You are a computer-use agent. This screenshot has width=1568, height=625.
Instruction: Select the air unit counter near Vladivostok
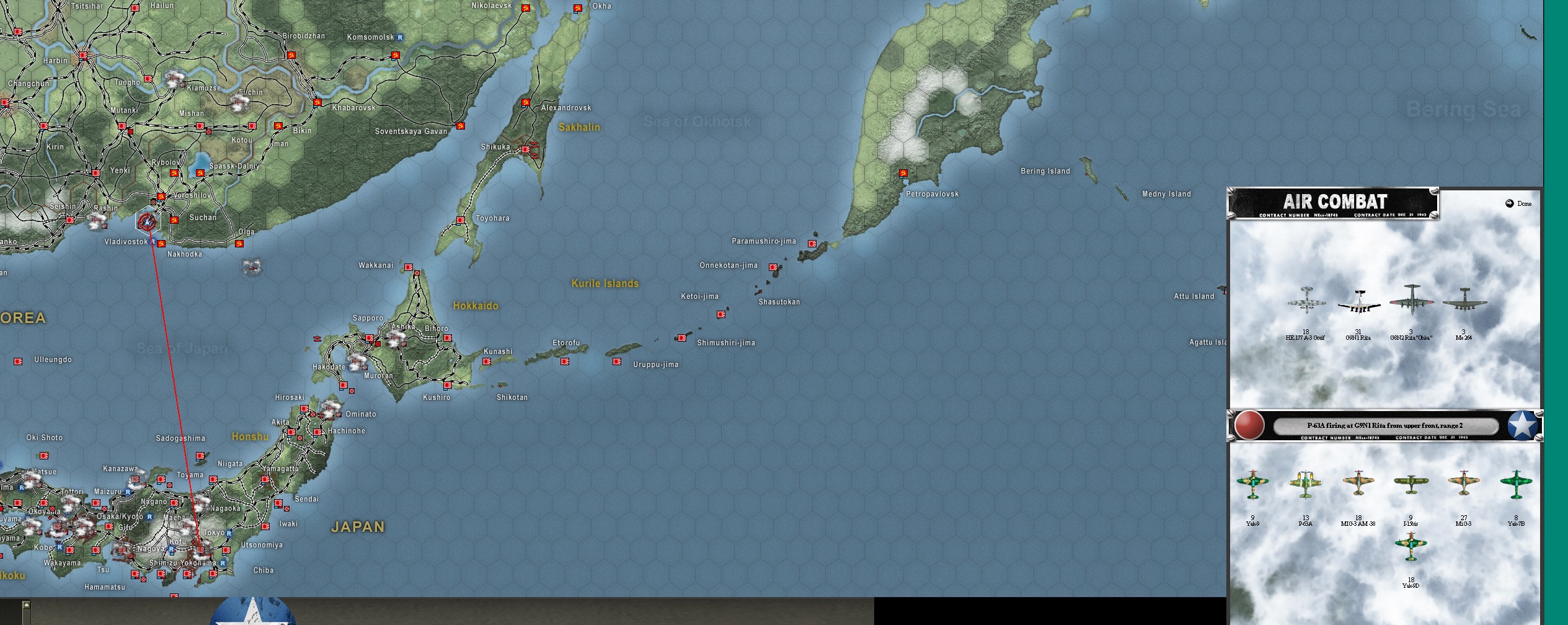147,220
